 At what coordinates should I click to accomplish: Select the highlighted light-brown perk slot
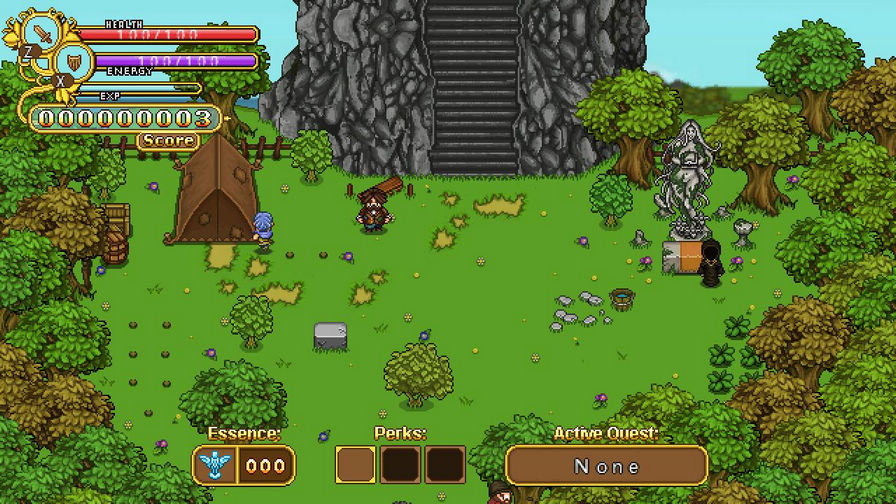(x=355, y=465)
